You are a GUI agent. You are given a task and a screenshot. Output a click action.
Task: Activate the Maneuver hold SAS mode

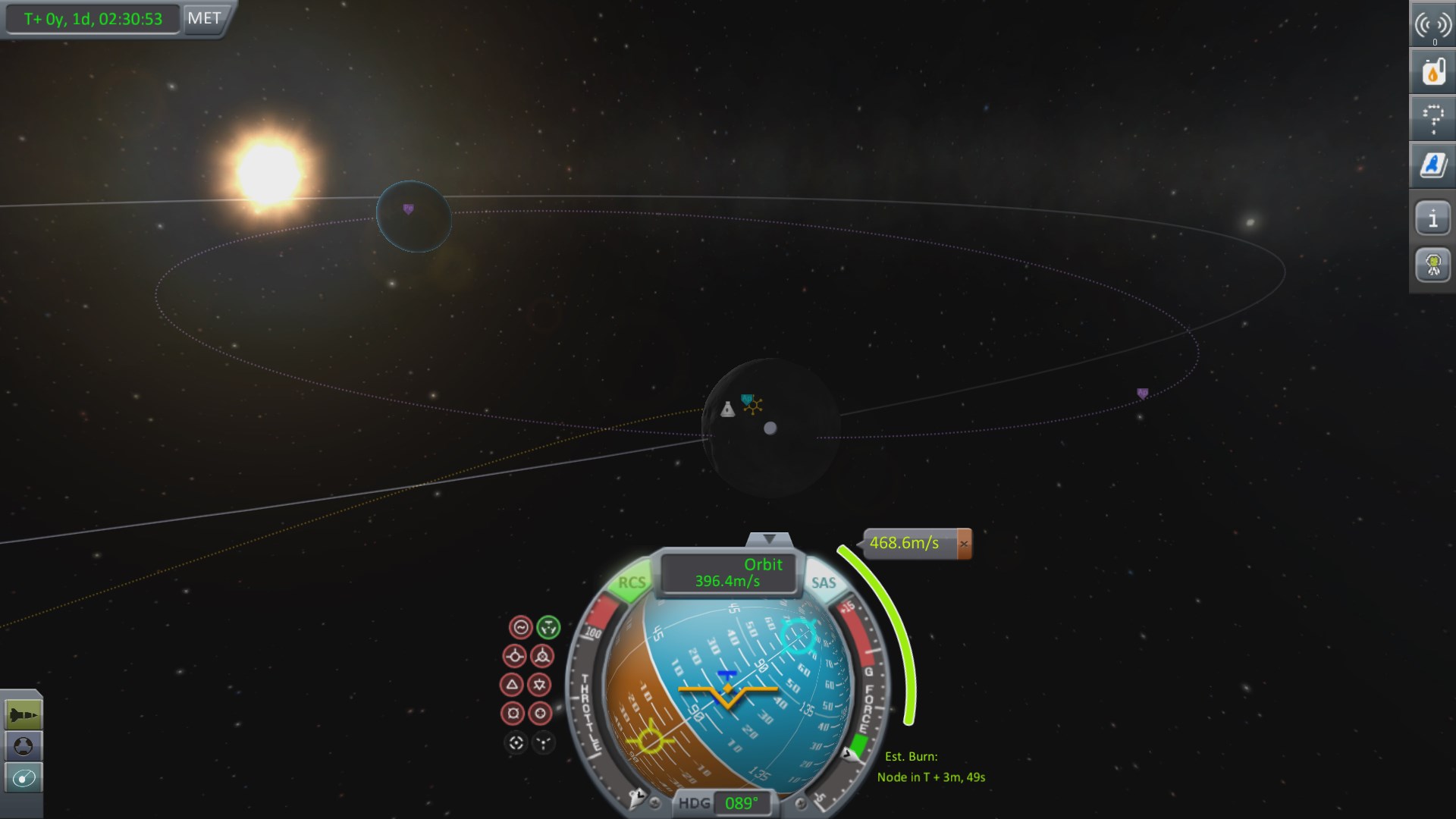[x=549, y=627]
